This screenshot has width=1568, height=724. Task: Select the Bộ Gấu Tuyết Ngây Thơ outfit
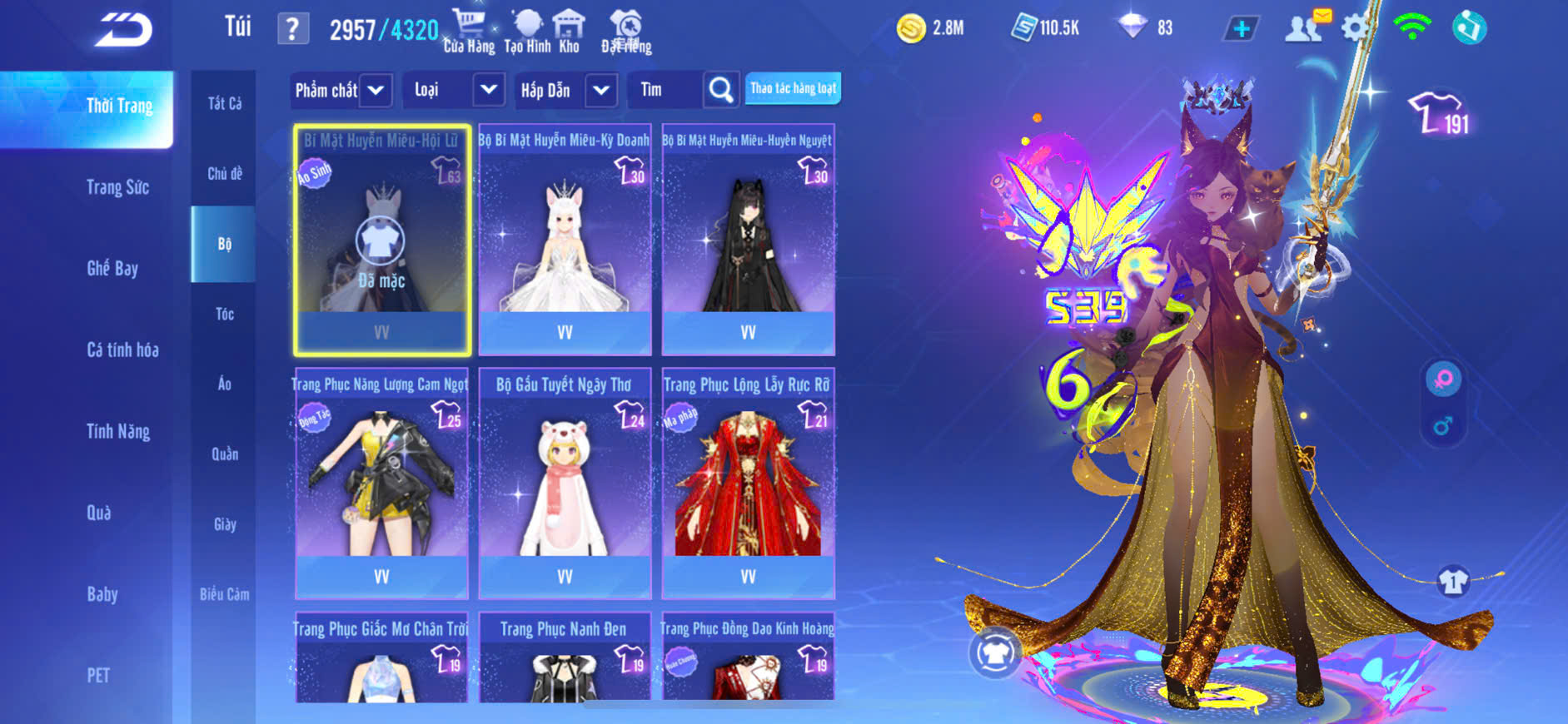[x=565, y=483]
